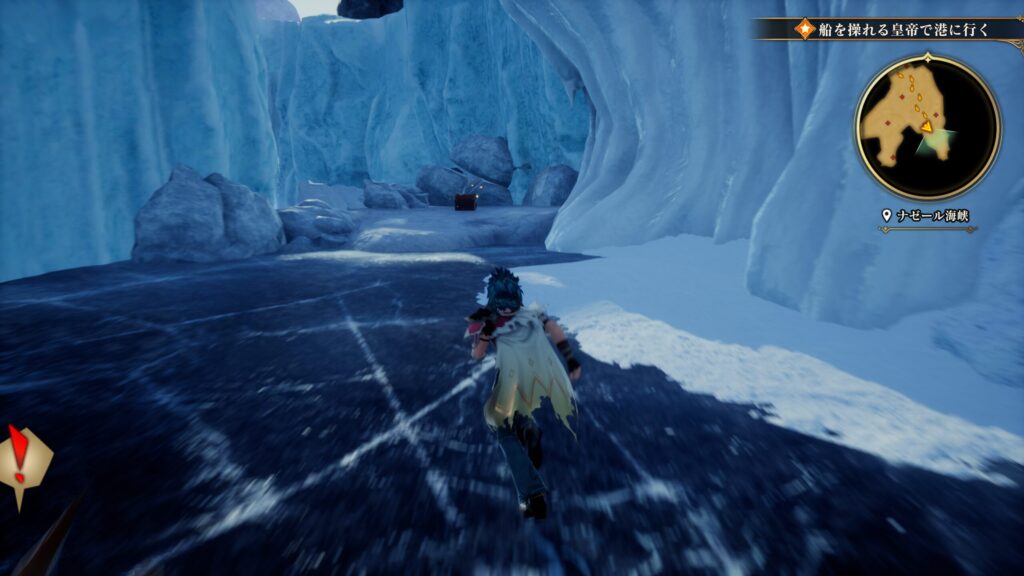Select the quest objective banner at top

point(895,29)
